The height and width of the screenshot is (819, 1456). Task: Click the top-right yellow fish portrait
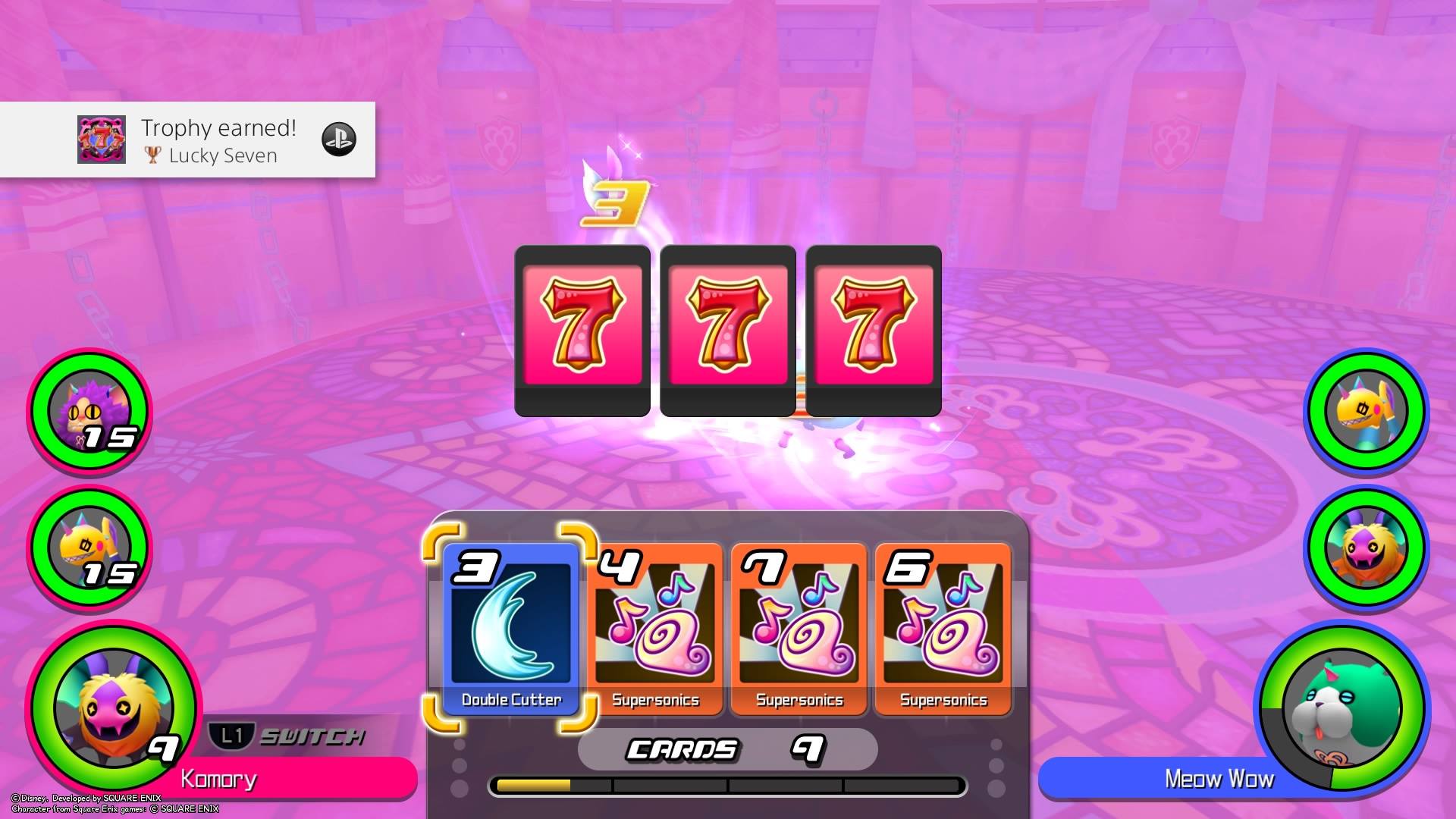click(x=1365, y=412)
